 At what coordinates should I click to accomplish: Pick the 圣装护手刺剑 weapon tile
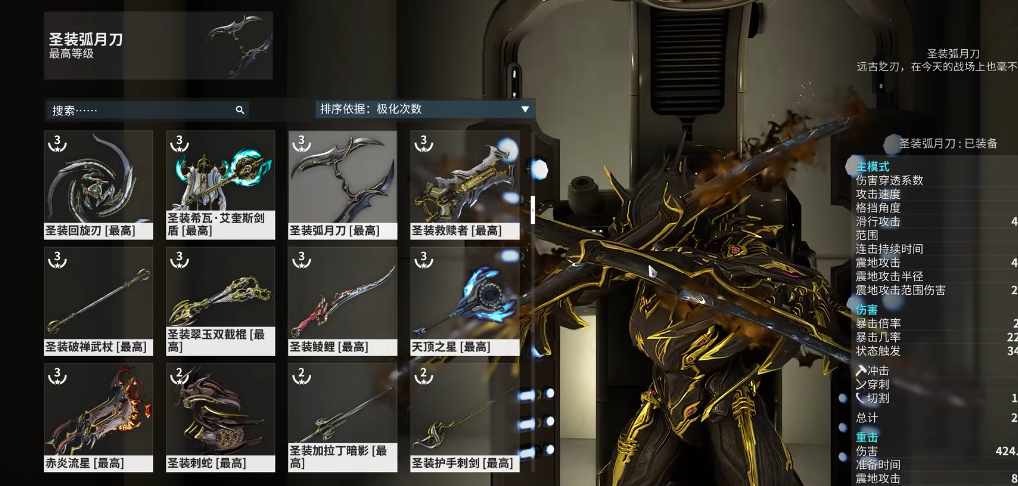[464, 415]
